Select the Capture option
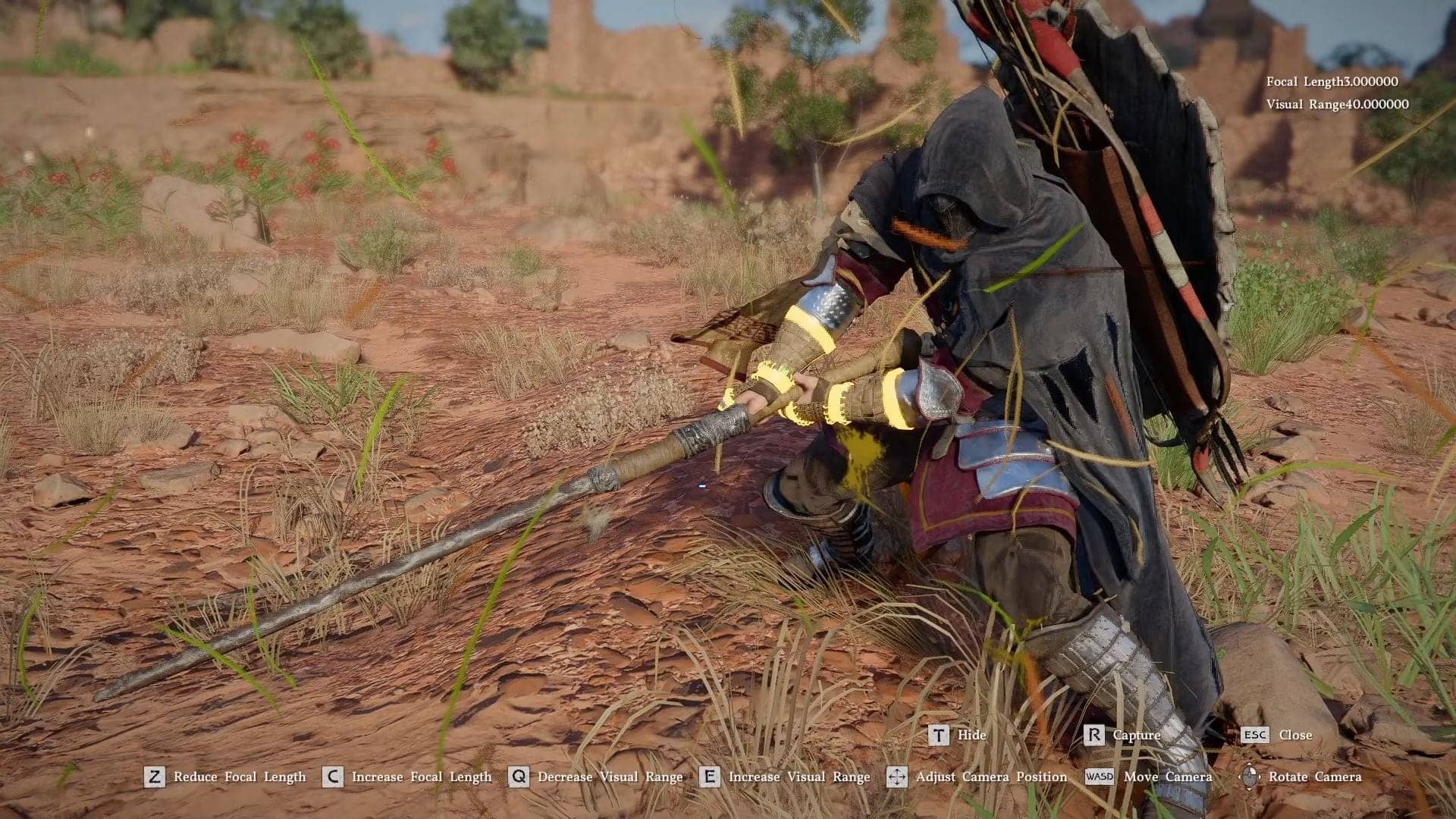 (1135, 735)
